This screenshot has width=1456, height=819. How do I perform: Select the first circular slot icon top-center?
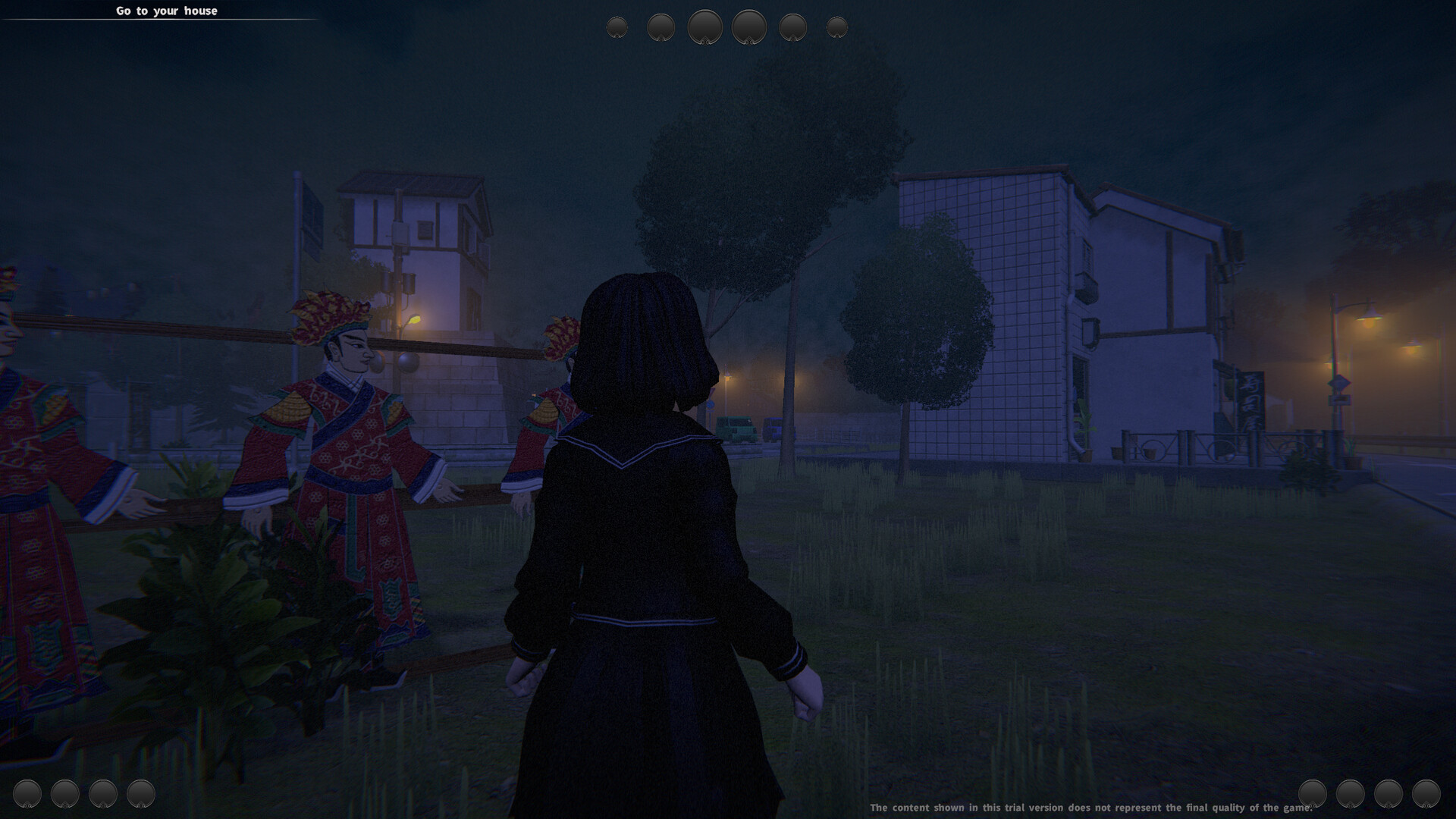click(617, 27)
